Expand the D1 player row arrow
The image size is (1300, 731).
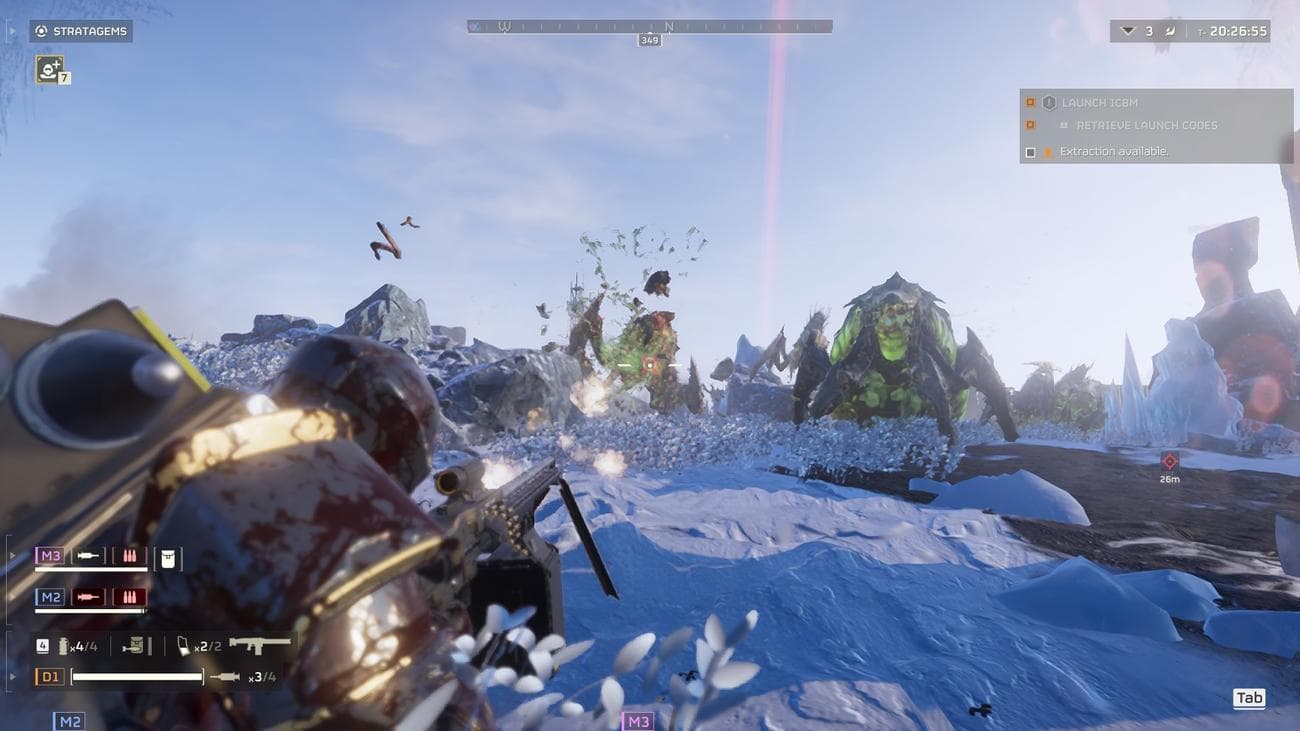[11, 675]
